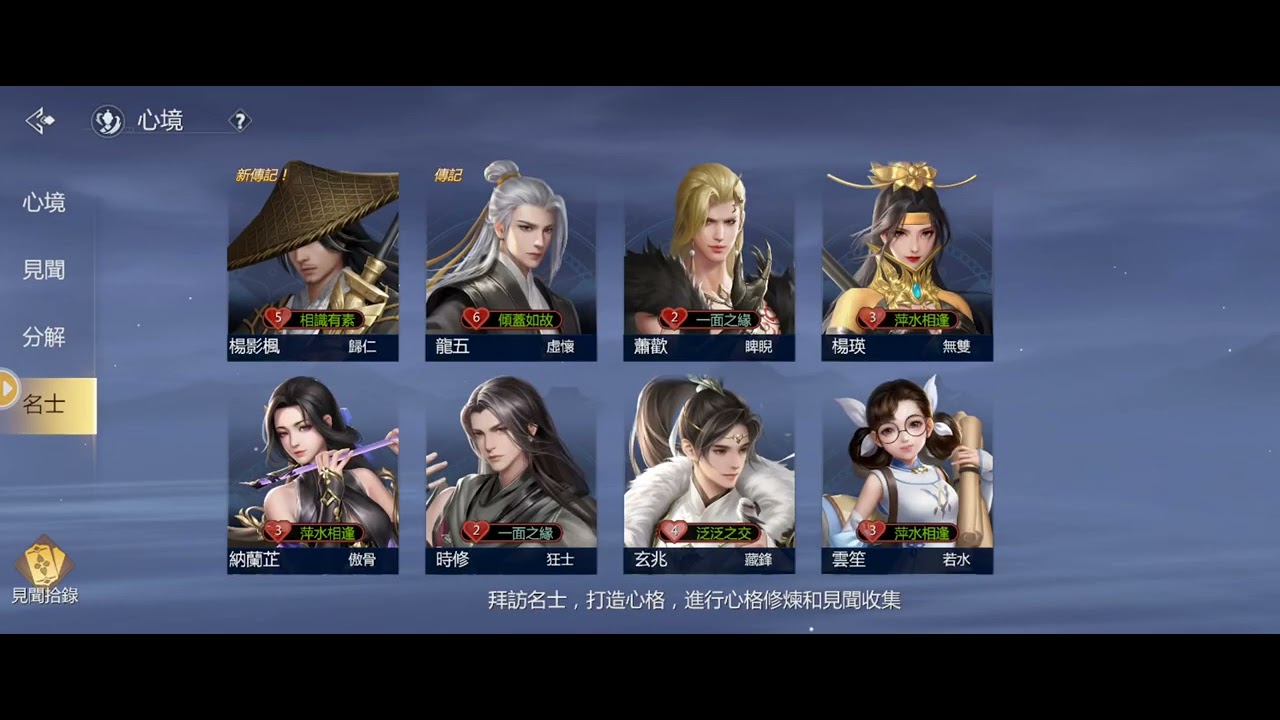Go back with the arrow button
Viewport: 1280px width, 720px height.
[x=40, y=122]
